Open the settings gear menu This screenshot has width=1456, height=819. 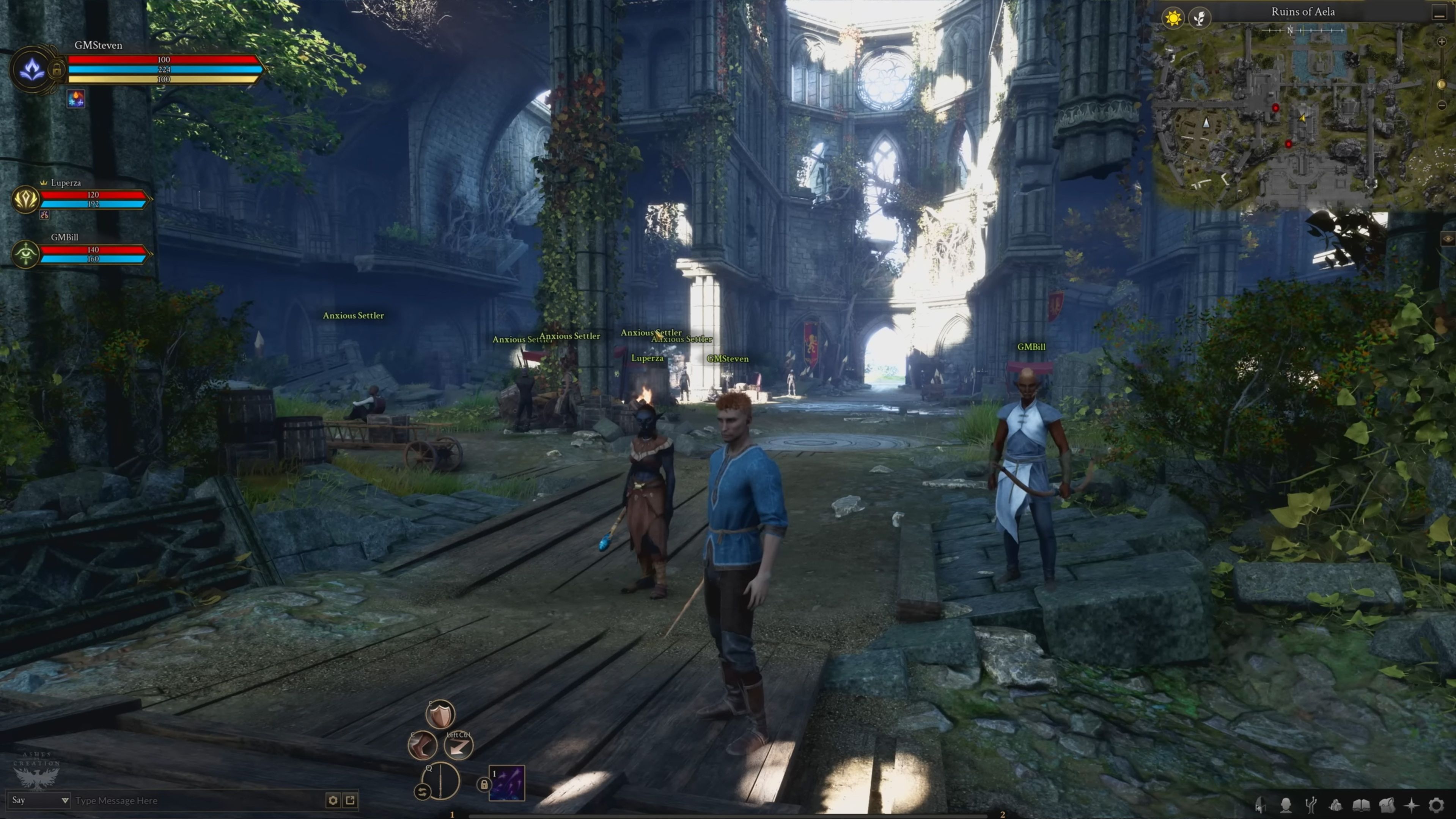[1436, 804]
